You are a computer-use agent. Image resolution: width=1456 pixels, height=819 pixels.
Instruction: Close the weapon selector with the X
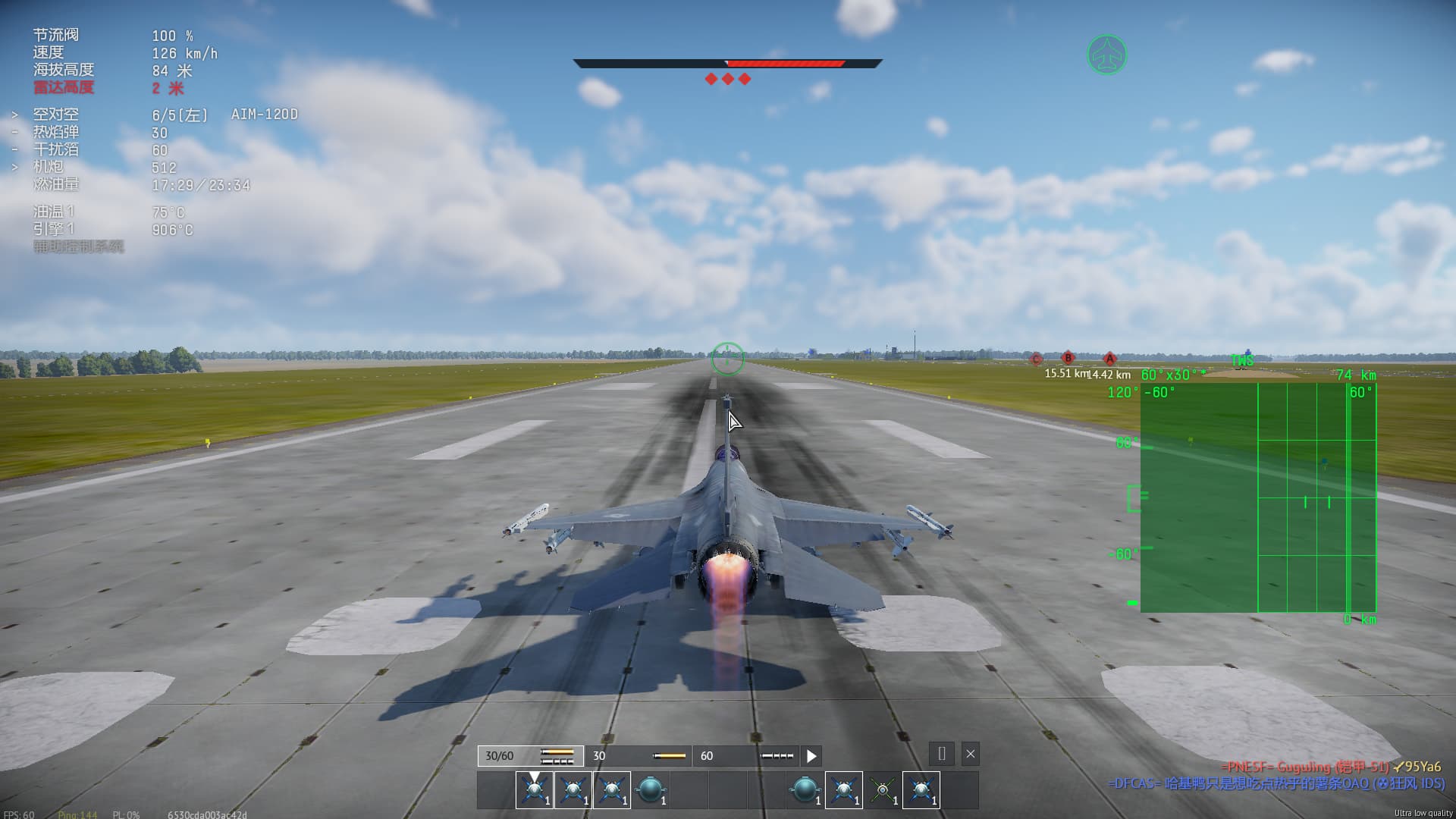pyautogui.click(x=970, y=754)
